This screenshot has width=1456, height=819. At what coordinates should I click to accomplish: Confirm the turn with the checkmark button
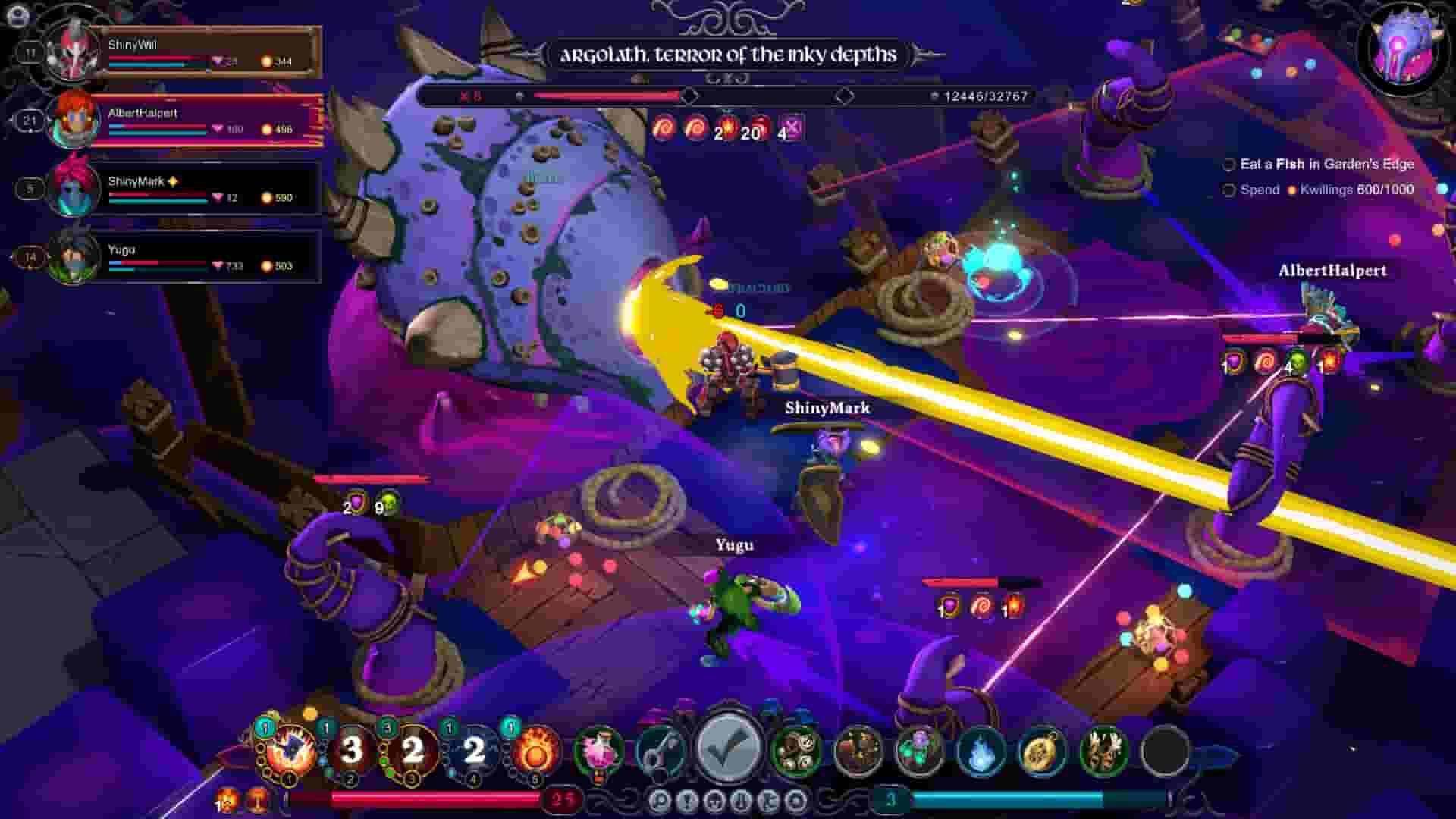tap(726, 751)
